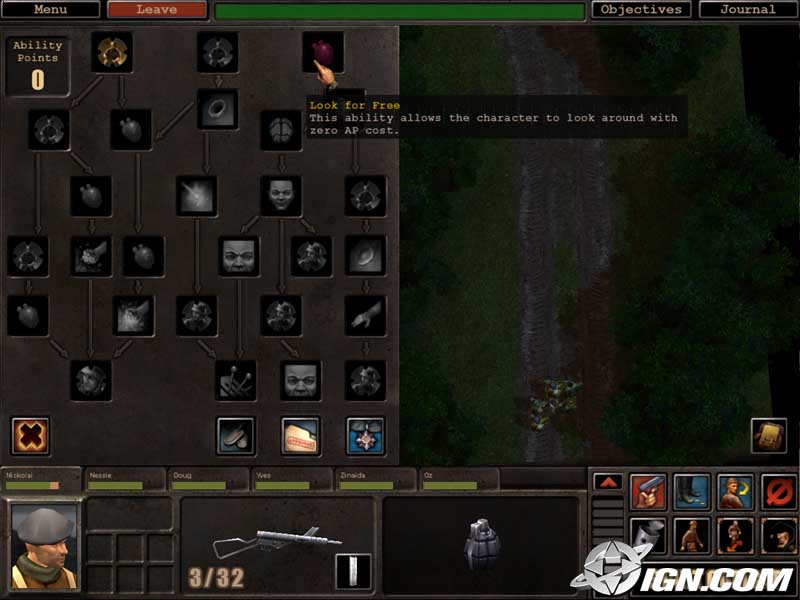The height and width of the screenshot is (600, 800).
Task: Click the red Leave button
Action: click(156, 10)
